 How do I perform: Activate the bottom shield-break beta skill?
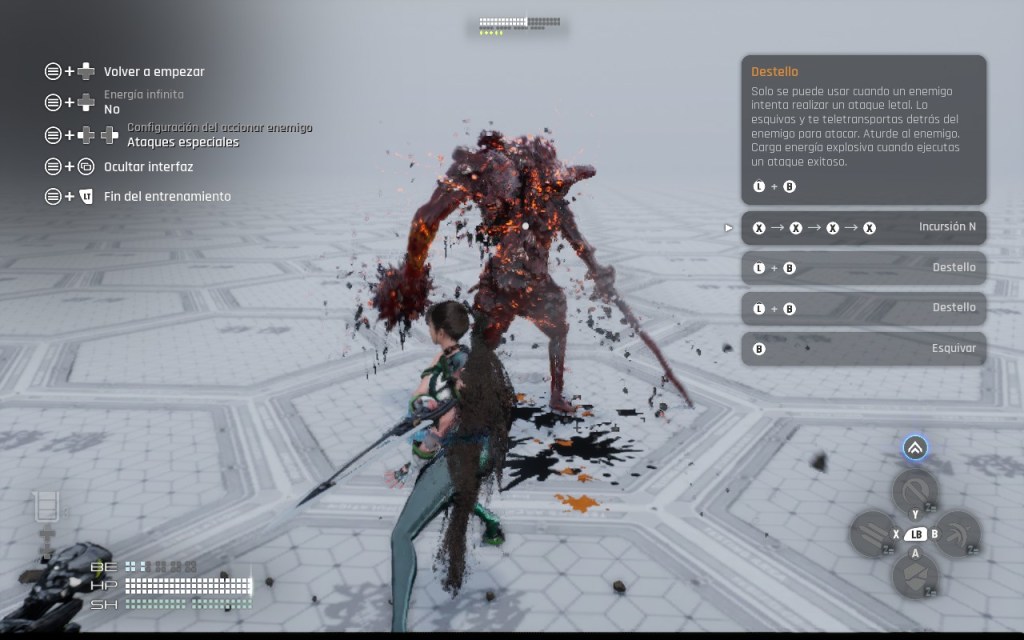(x=914, y=575)
